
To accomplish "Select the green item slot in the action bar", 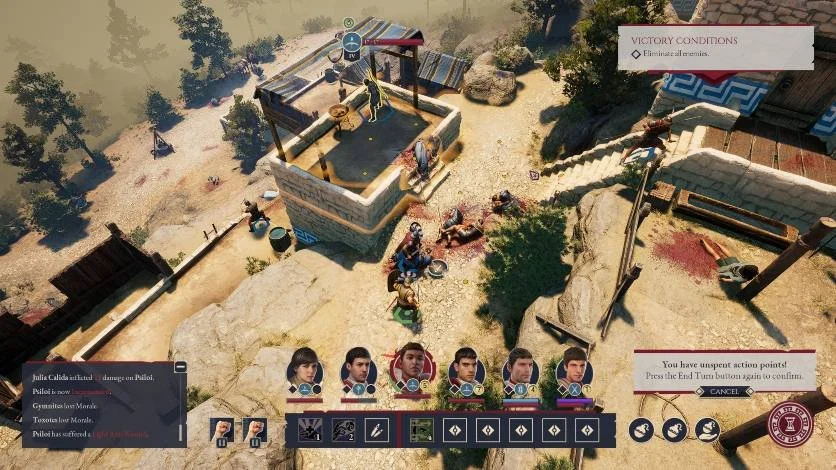I will click(422, 430).
